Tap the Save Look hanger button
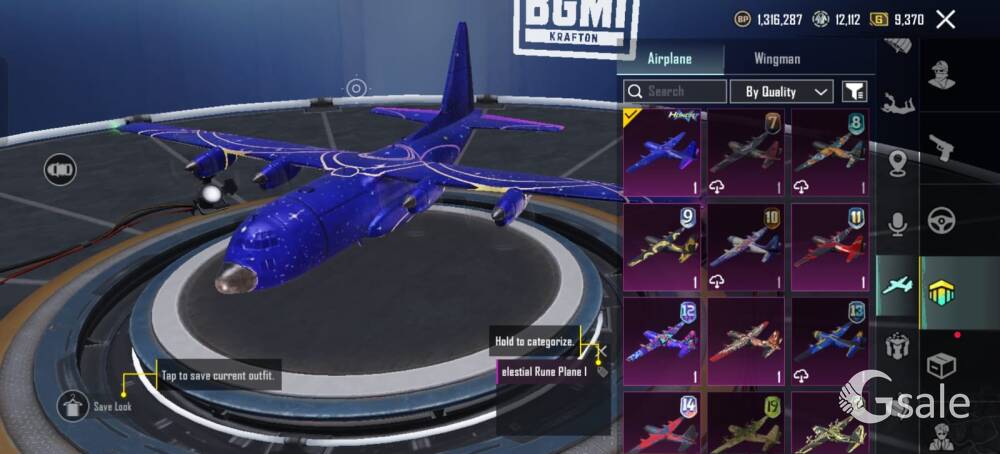 pyautogui.click(x=73, y=406)
